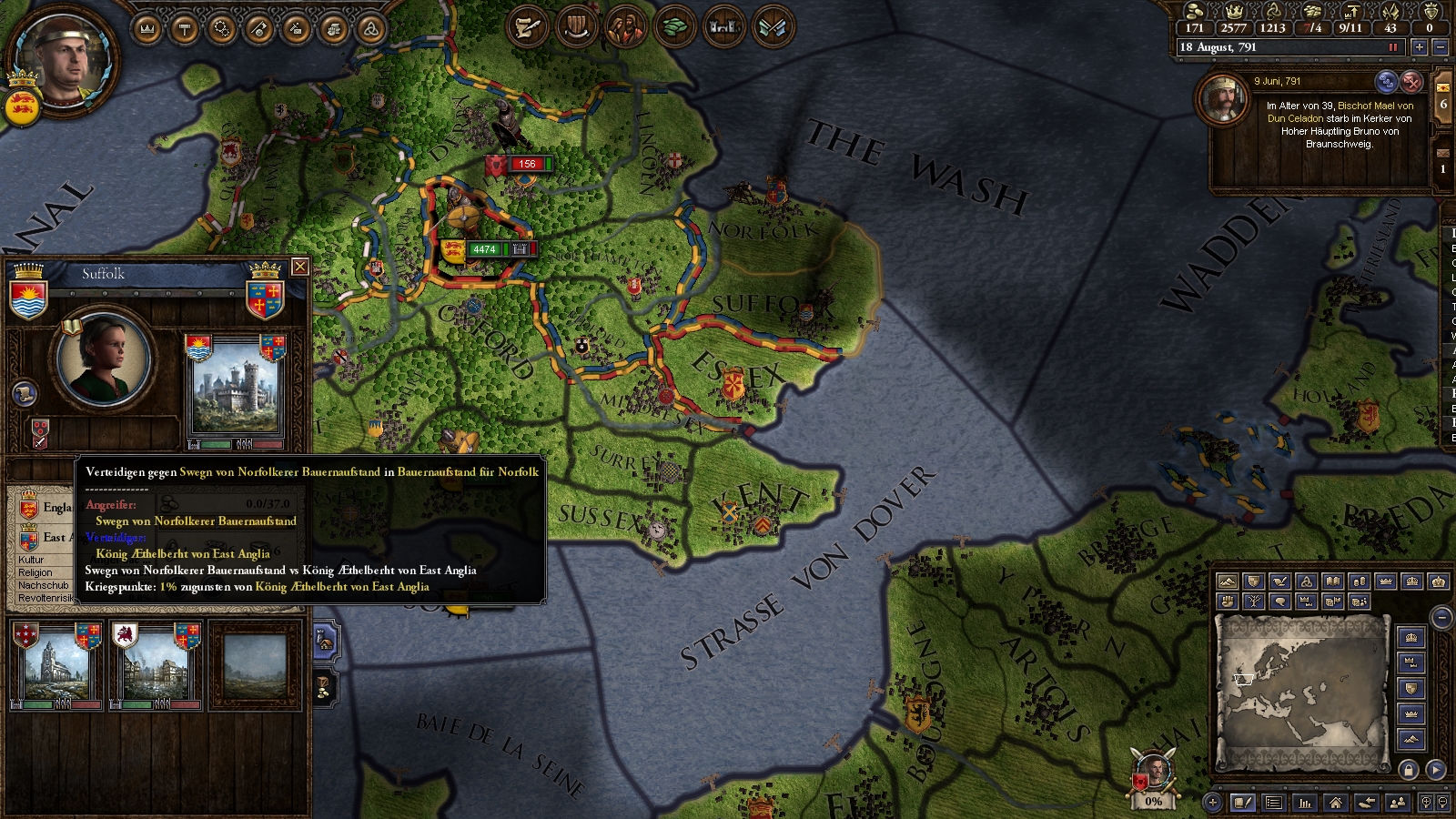Viewport: 1456px width, 819px height.
Task: Click the world minimap
Action: [x=1301, y=692]
